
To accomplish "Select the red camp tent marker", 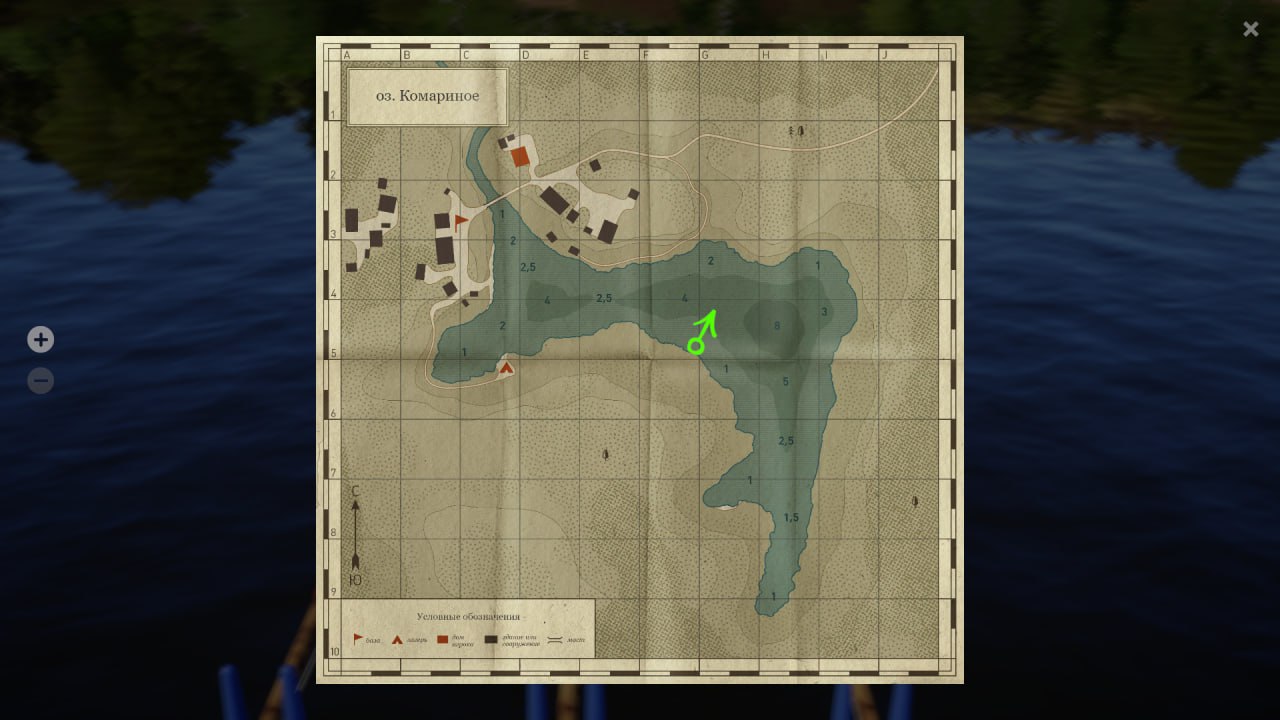I will (x=506, y=368).
